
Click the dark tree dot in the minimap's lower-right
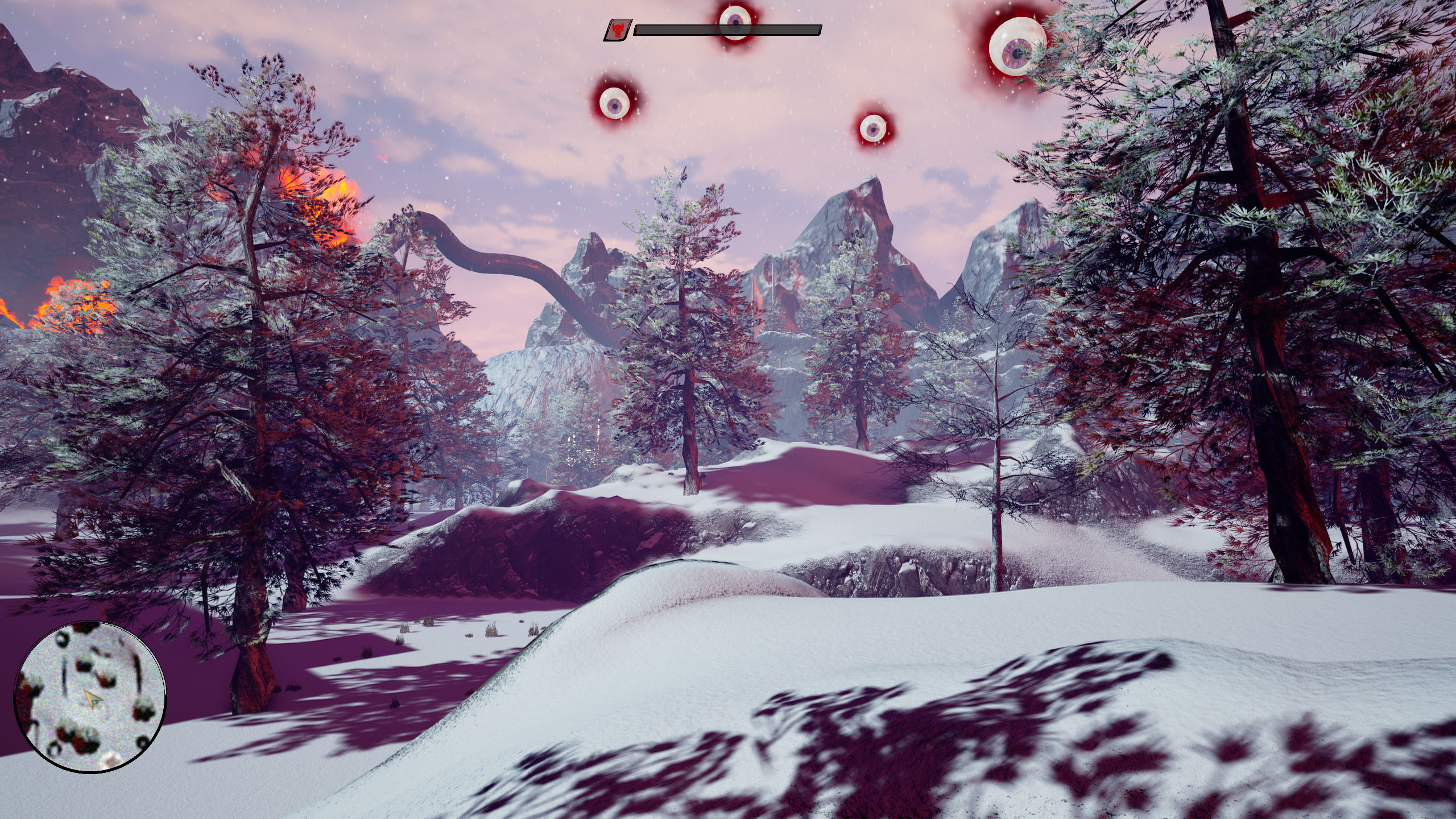tap(143, 742)
